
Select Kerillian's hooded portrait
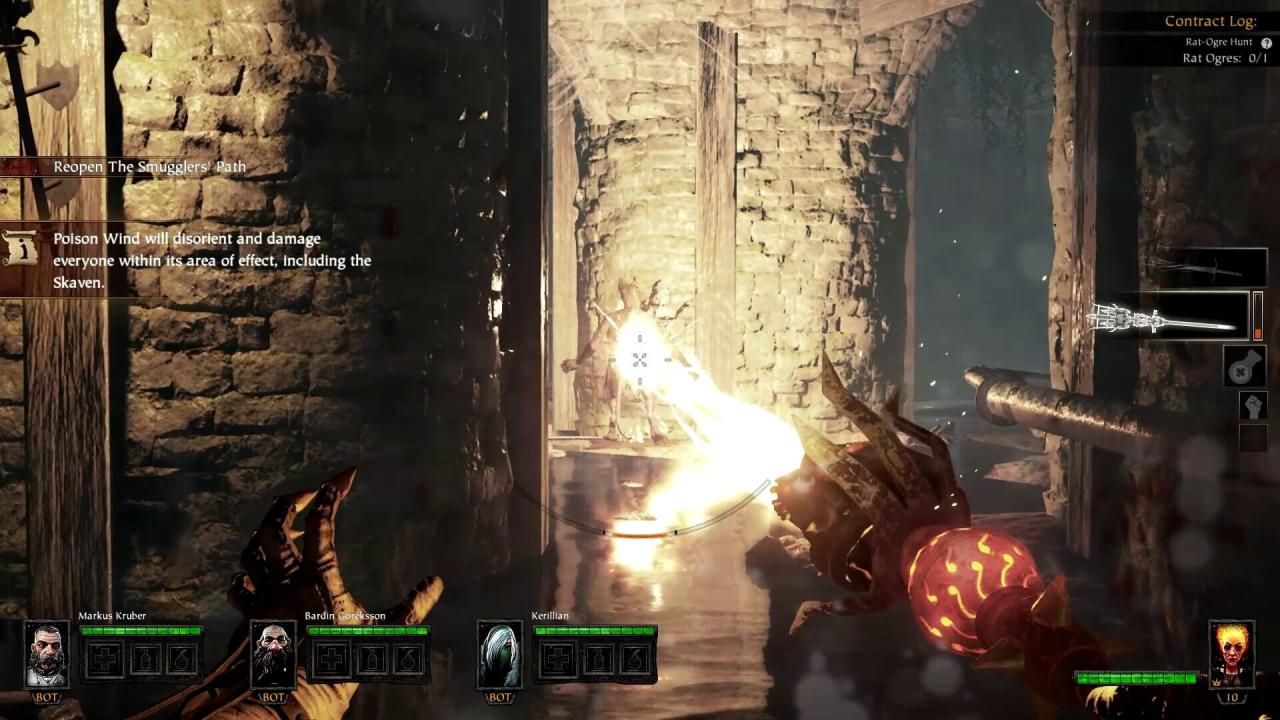click(x=498, y=654)
